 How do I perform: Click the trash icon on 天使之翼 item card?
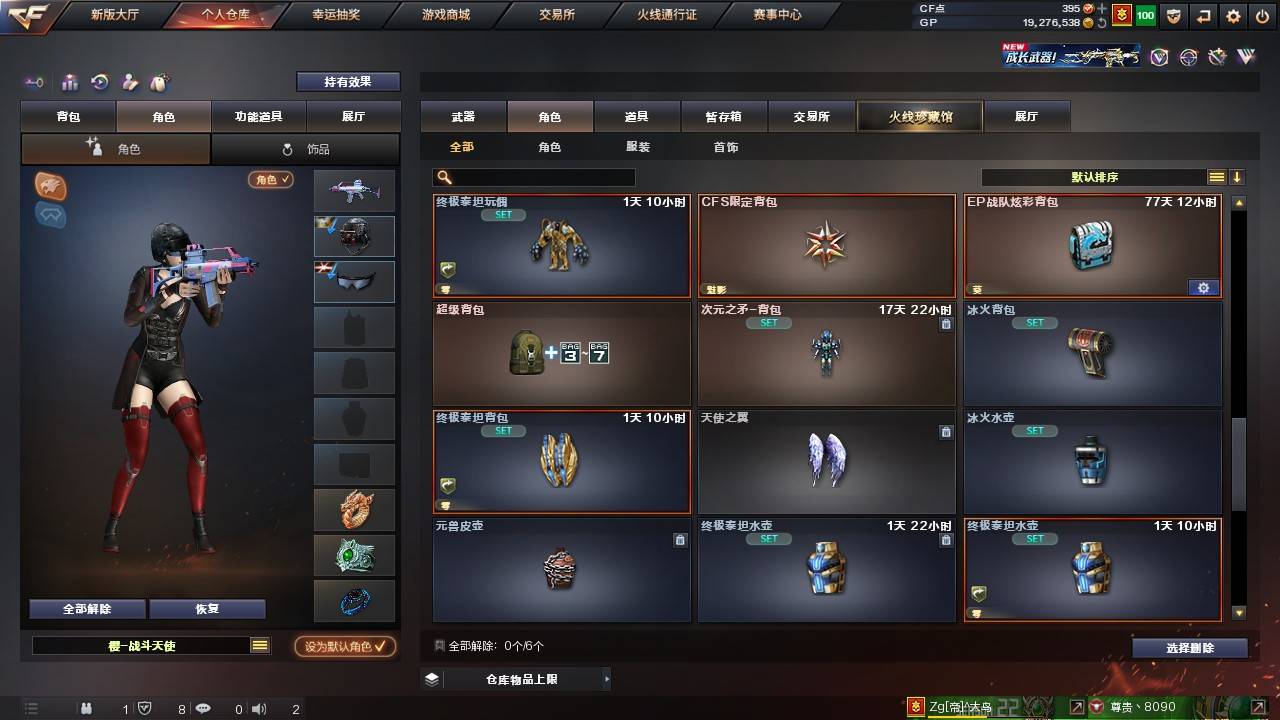946,431
